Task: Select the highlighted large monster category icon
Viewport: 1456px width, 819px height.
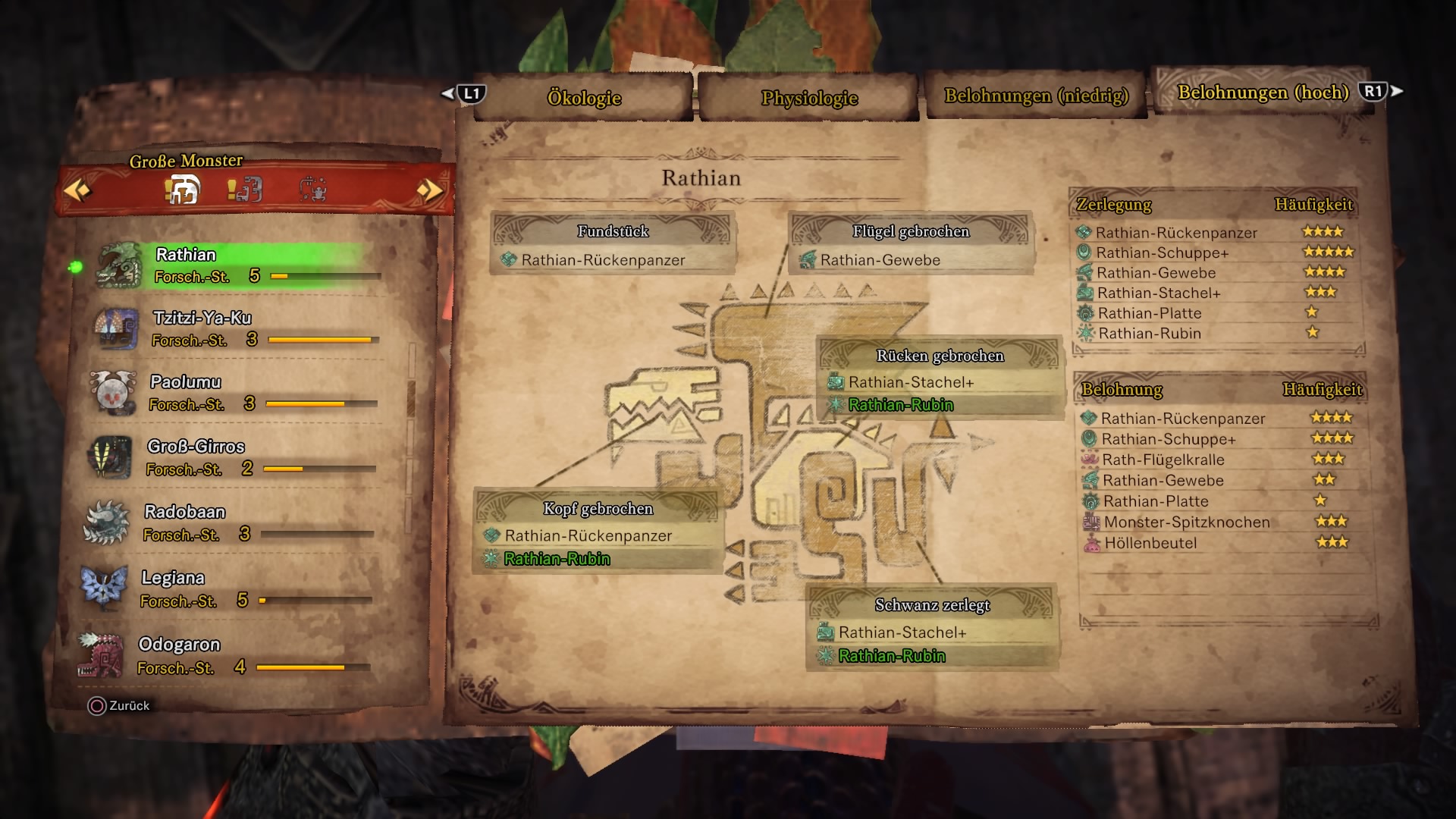Action: click(x=182, y=189)
